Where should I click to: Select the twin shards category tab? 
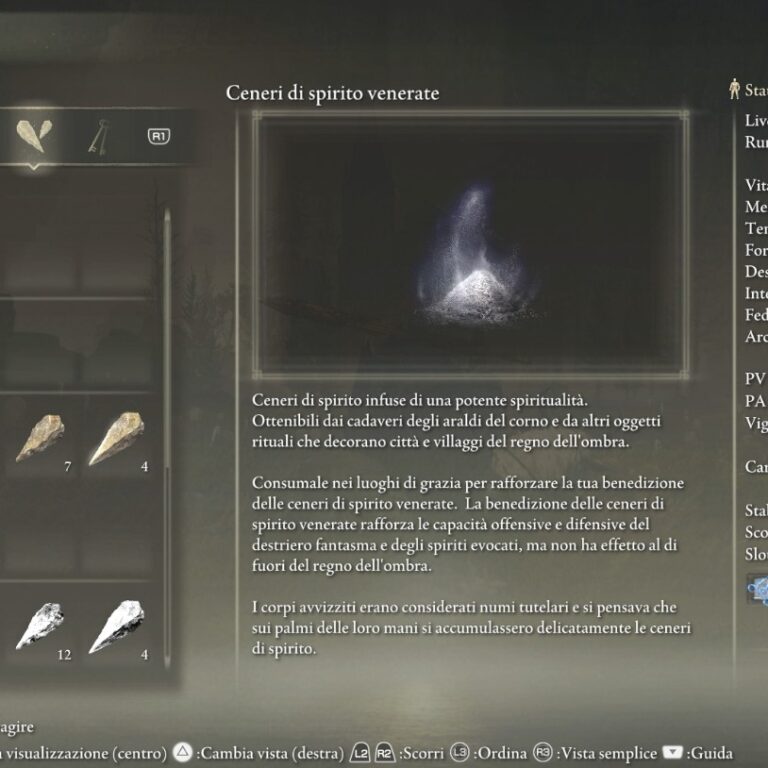pyautogui.click(x=36, y=135)
